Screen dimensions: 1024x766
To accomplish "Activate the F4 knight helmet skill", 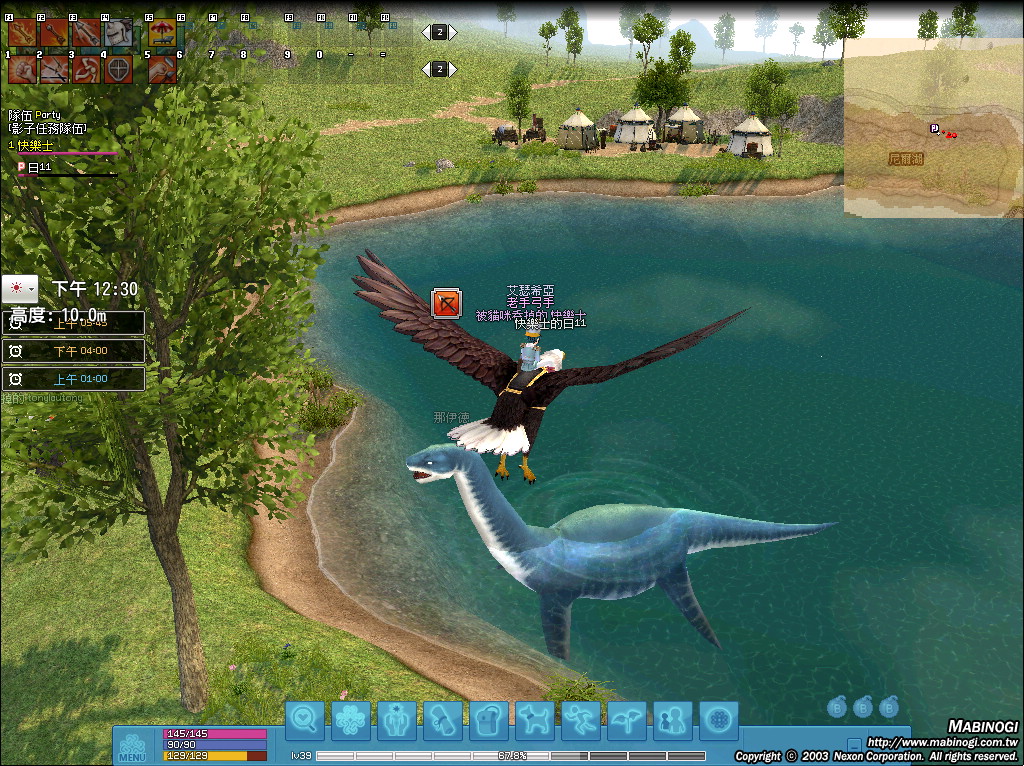I will pyautogui.click(x=118, y=33).
